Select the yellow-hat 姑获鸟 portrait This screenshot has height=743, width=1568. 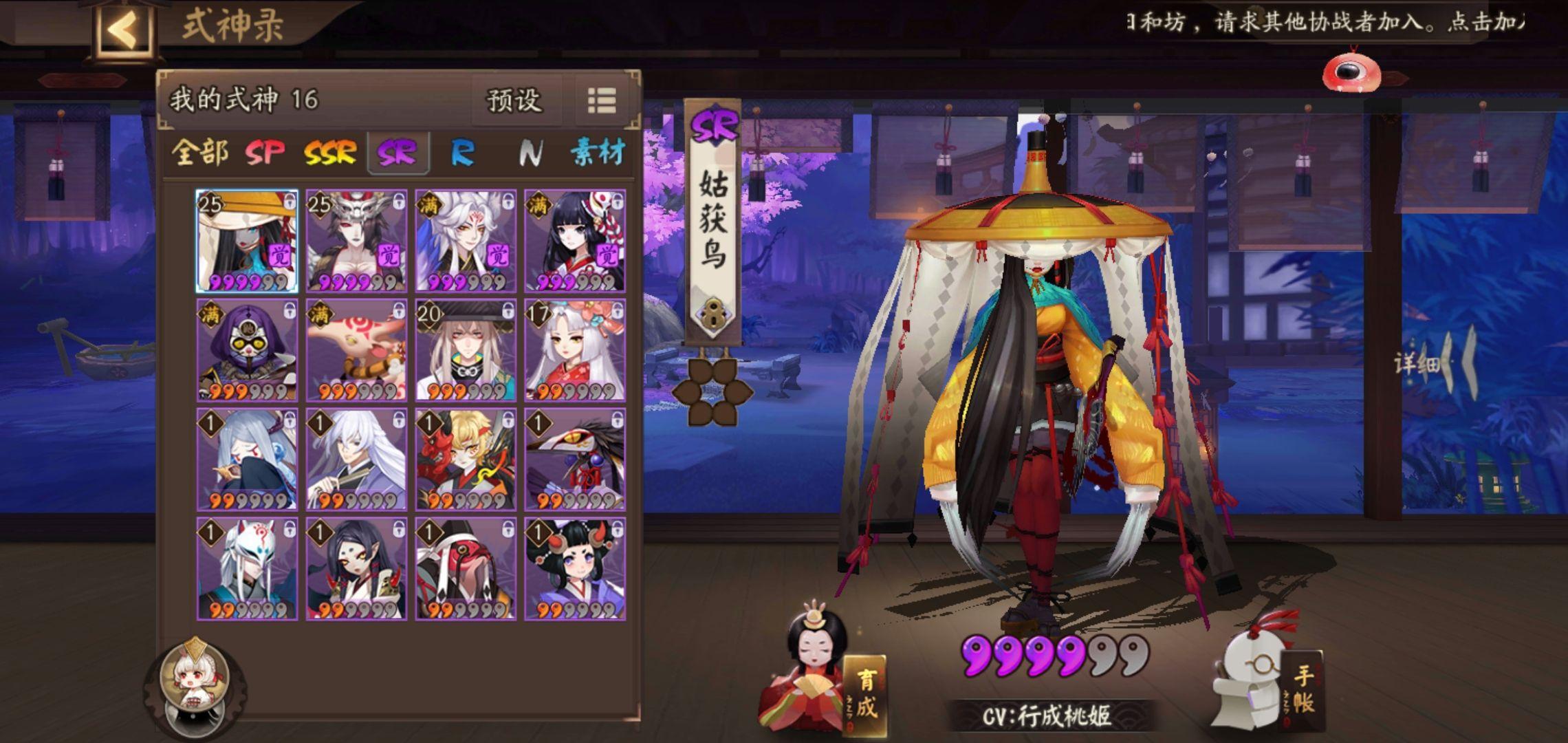[247, 241]
